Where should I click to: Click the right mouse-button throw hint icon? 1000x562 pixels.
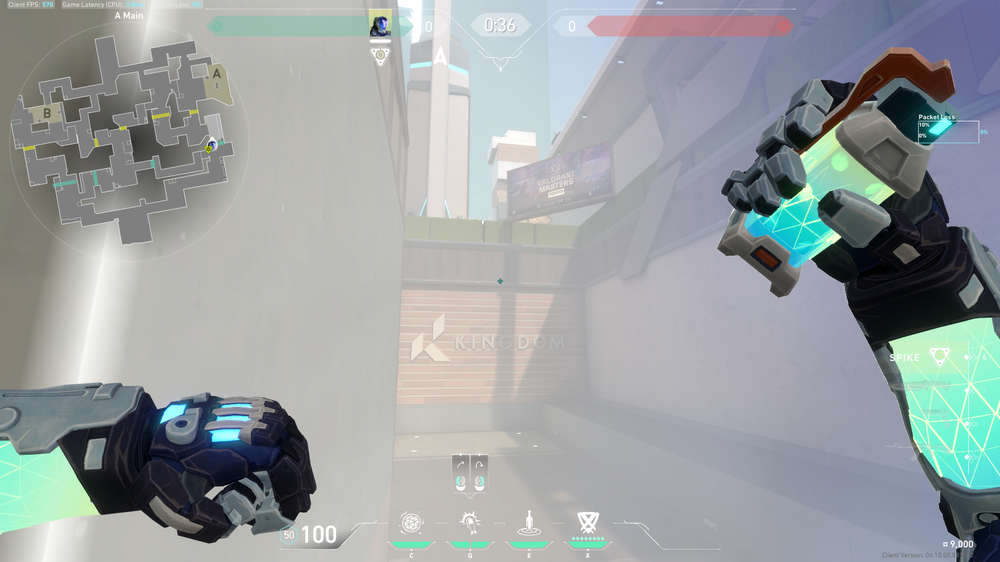[480, 474]
